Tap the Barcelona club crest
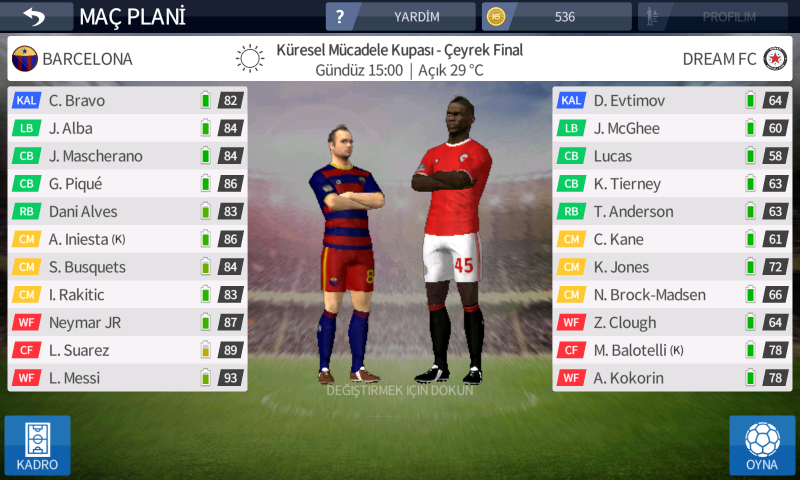 tap(24, 59)
